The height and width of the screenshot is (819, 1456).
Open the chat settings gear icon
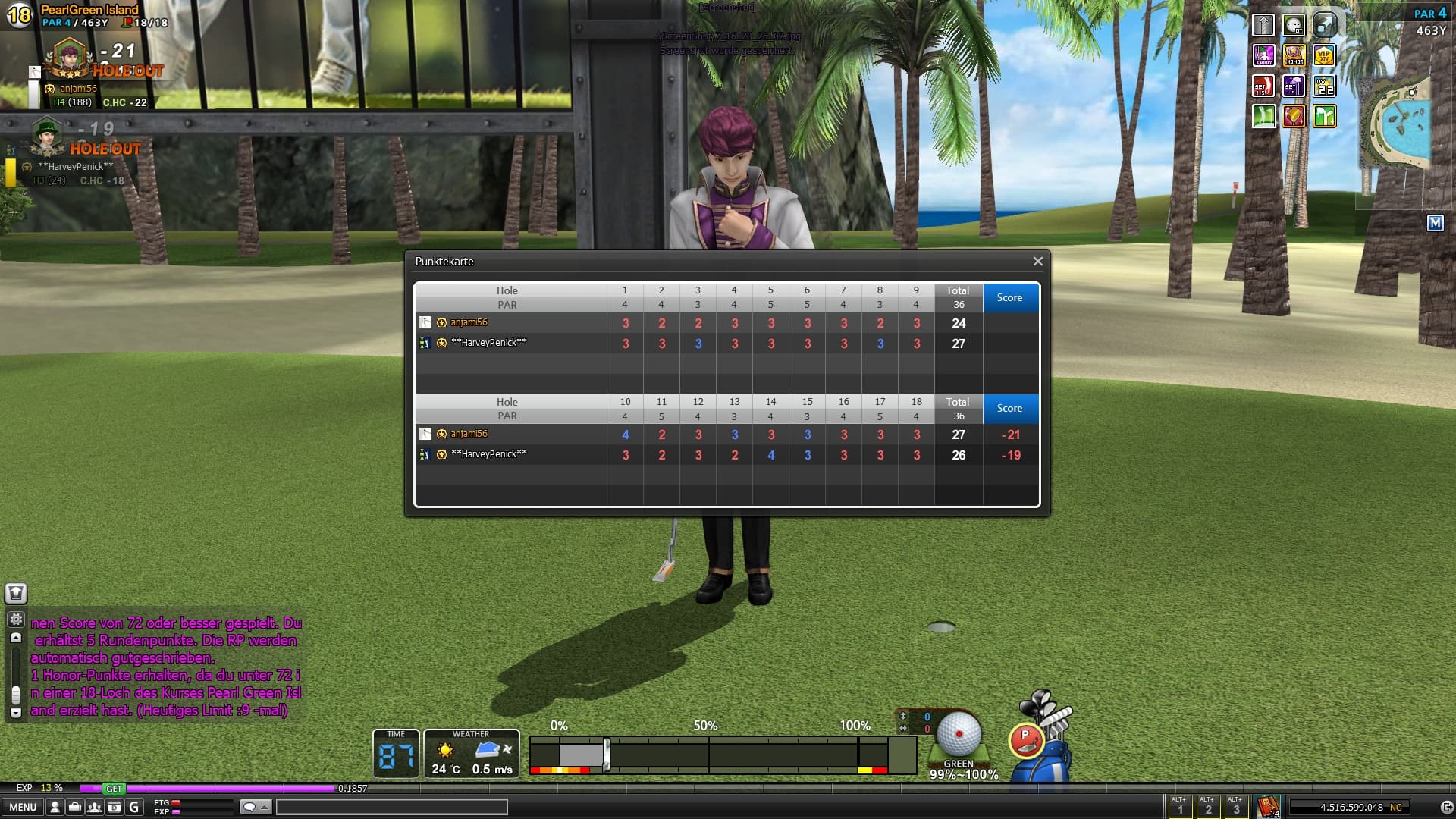tap(16, 620)
